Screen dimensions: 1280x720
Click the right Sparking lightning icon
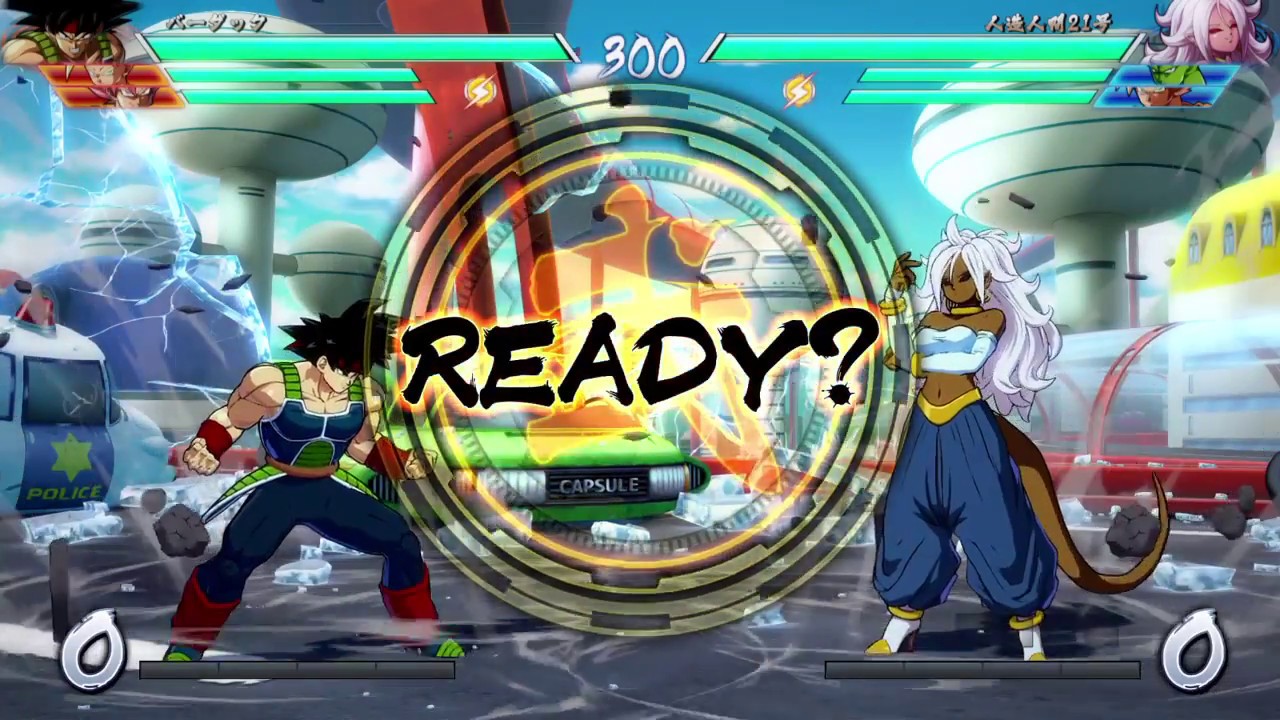pos(800,91)
